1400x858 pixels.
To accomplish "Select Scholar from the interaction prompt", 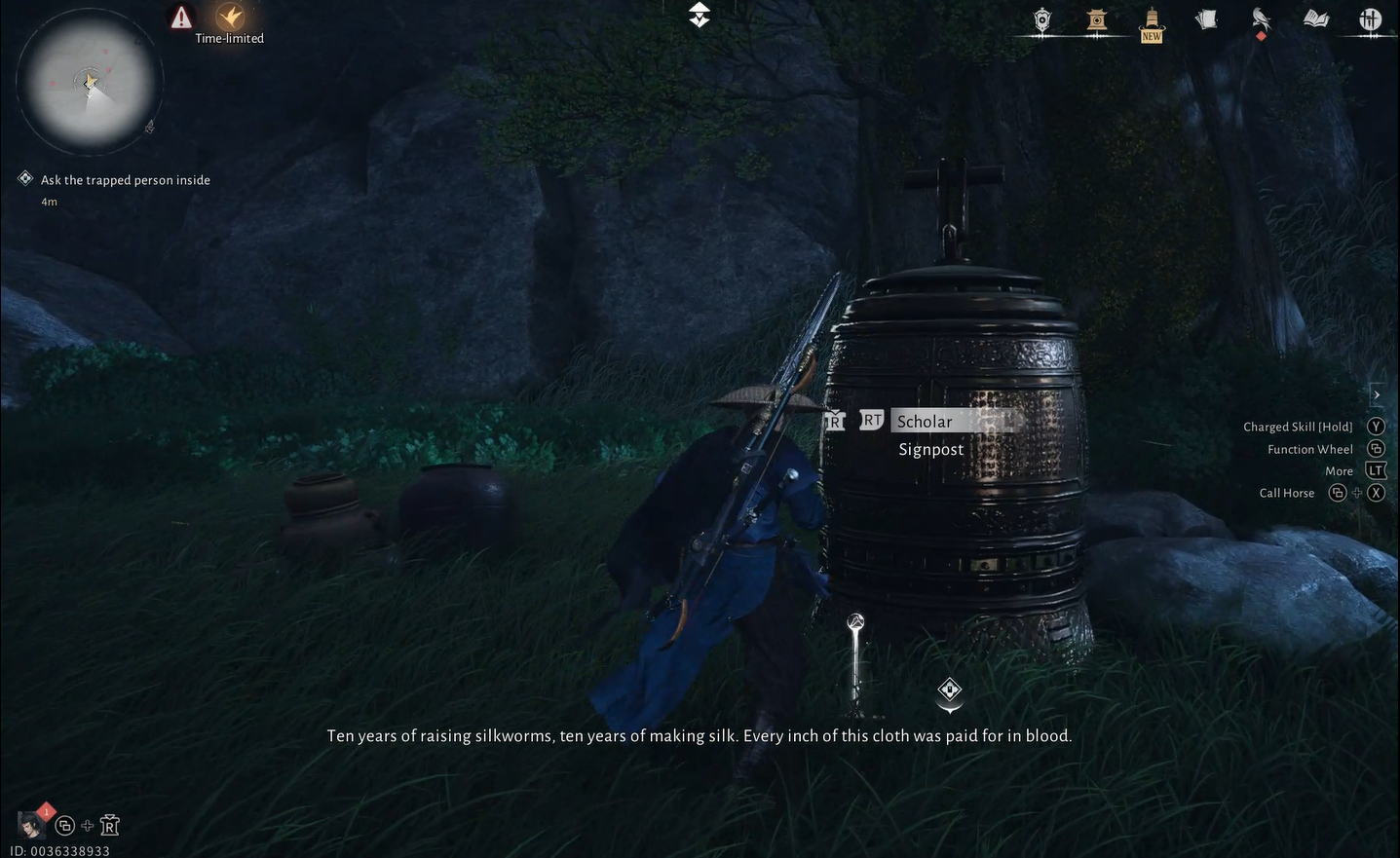I will pos(924,420).
